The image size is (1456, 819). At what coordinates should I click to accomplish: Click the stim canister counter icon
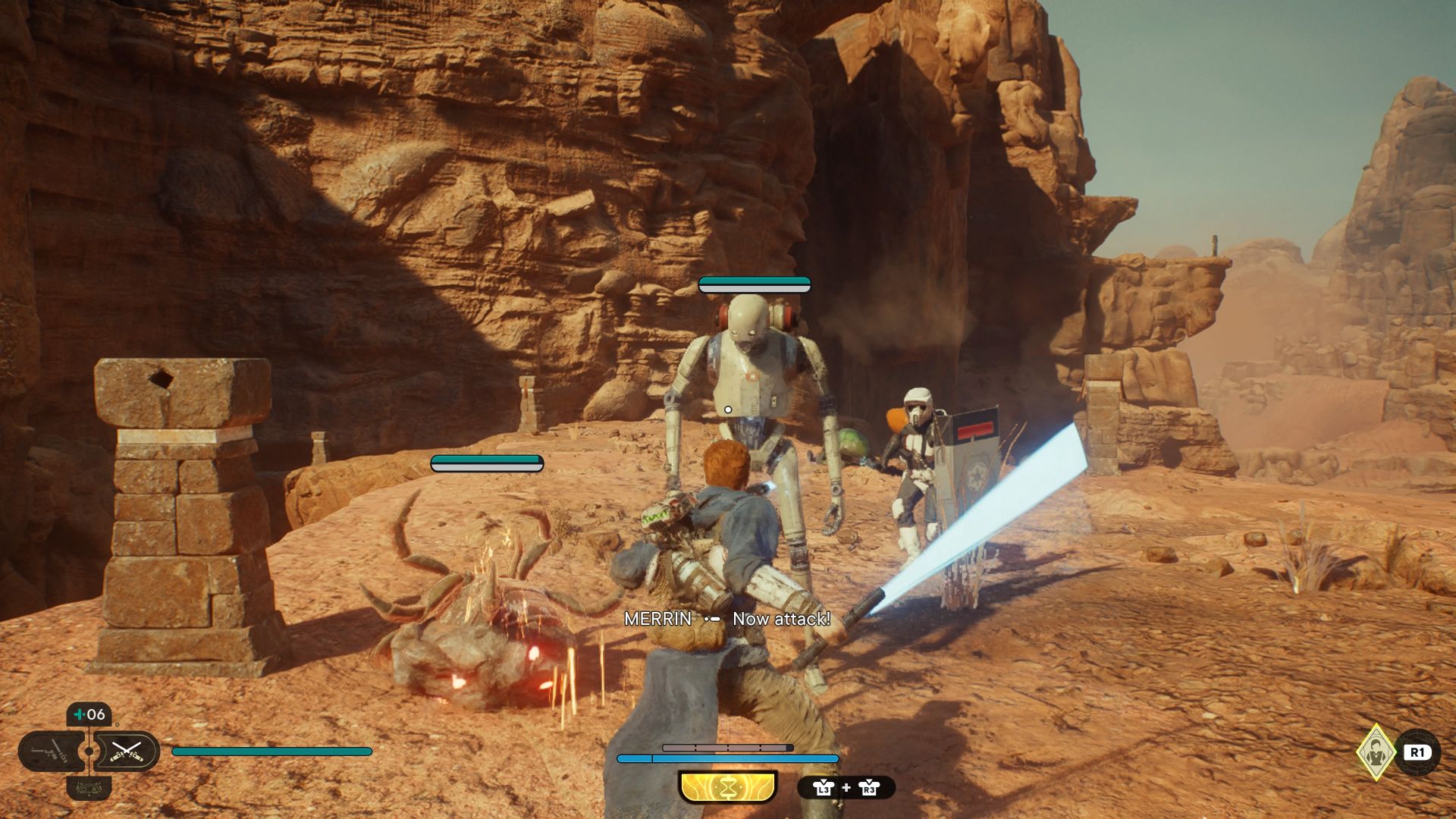[79, 714]
